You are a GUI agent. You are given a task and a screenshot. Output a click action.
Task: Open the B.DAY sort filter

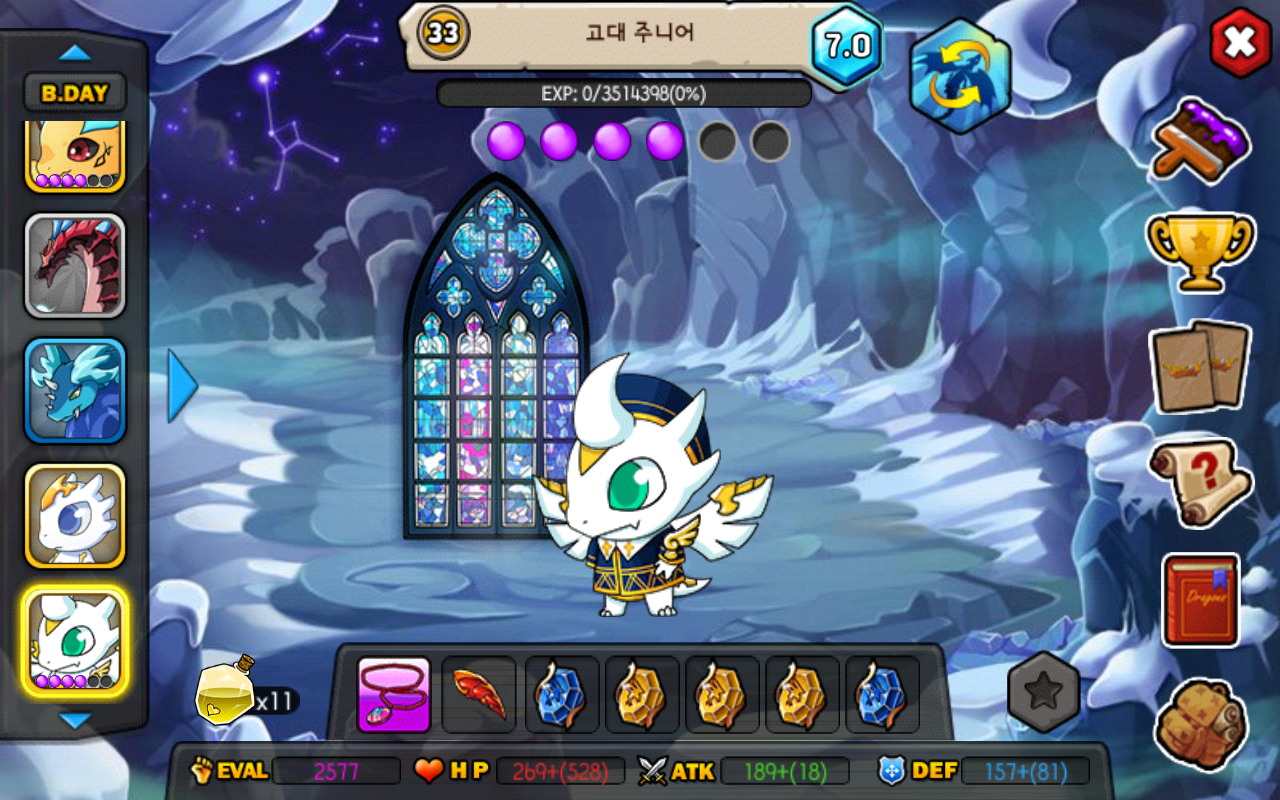click(x=75, y=94)
